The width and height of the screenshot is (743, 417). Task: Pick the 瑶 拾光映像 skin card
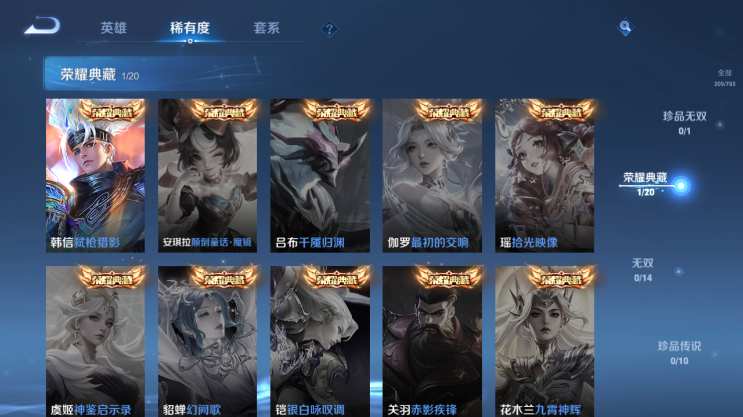click(544, 175)
